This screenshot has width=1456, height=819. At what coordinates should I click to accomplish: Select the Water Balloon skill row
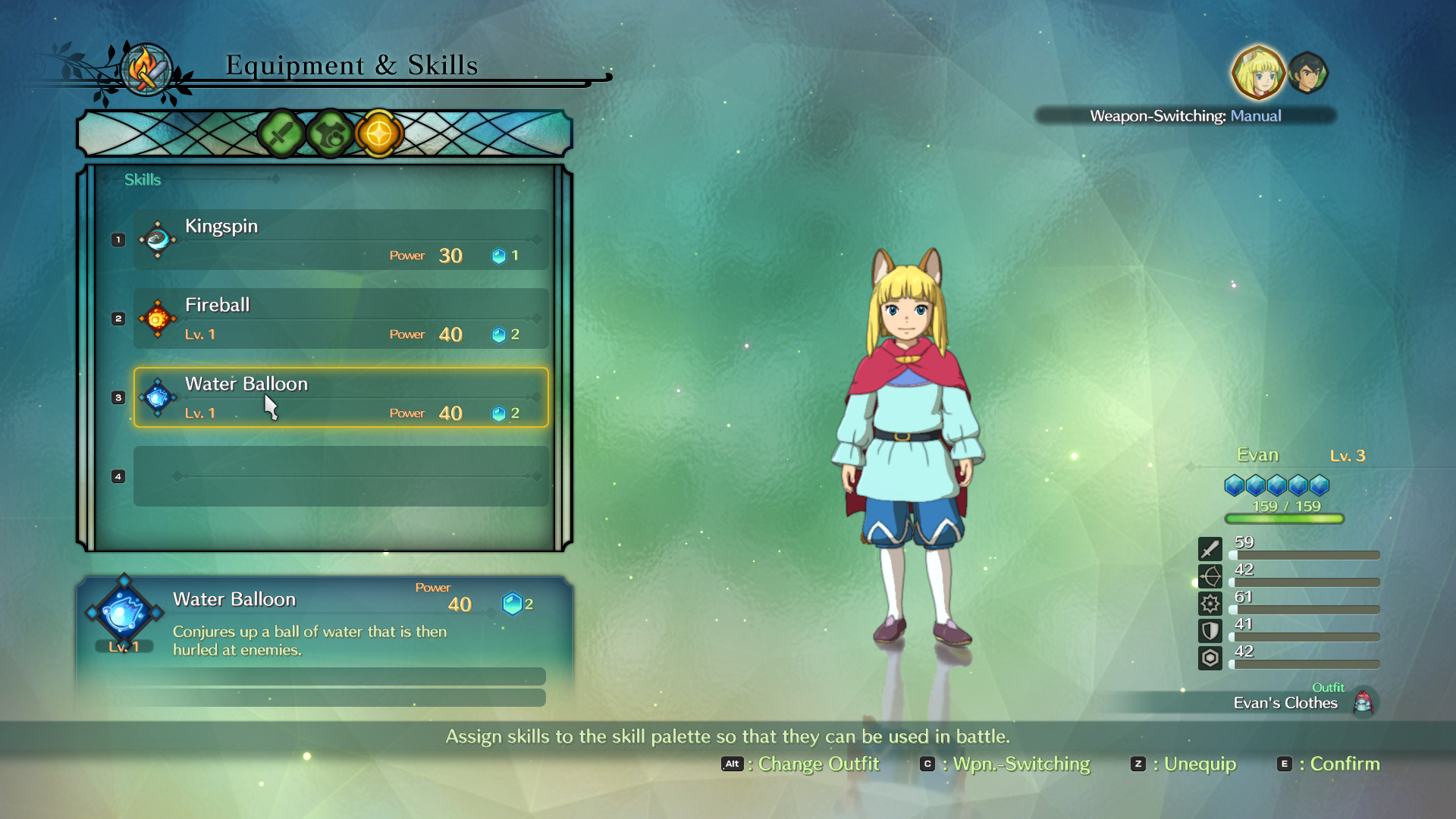coord(340,397)
